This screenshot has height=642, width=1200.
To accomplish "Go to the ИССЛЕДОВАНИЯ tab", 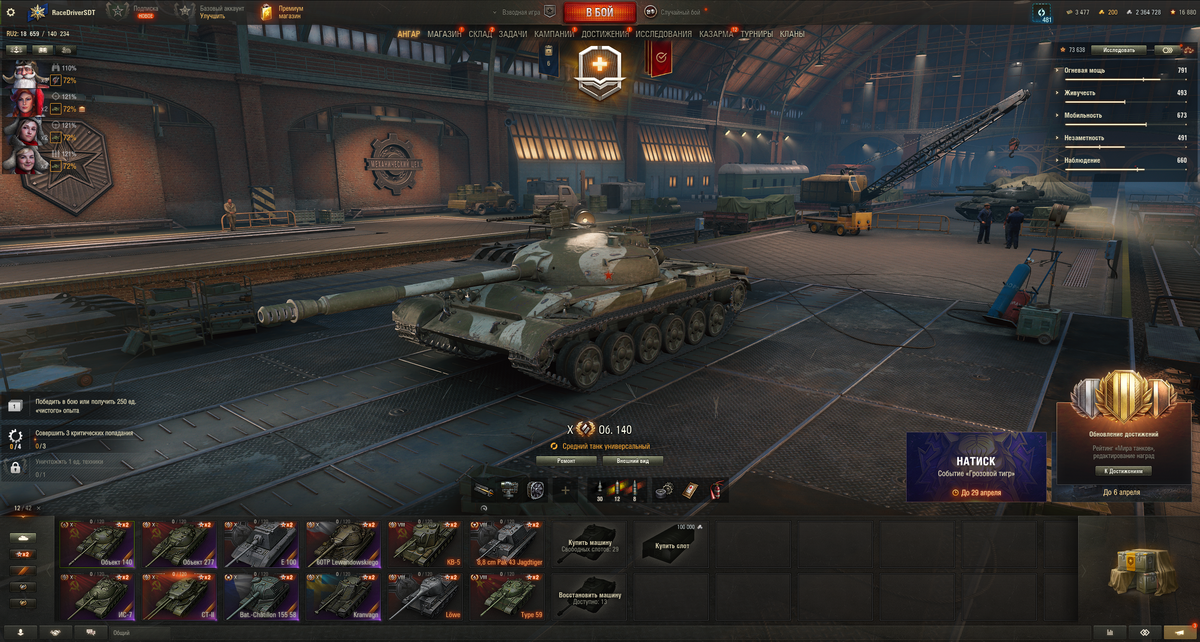I will (663, 34).
